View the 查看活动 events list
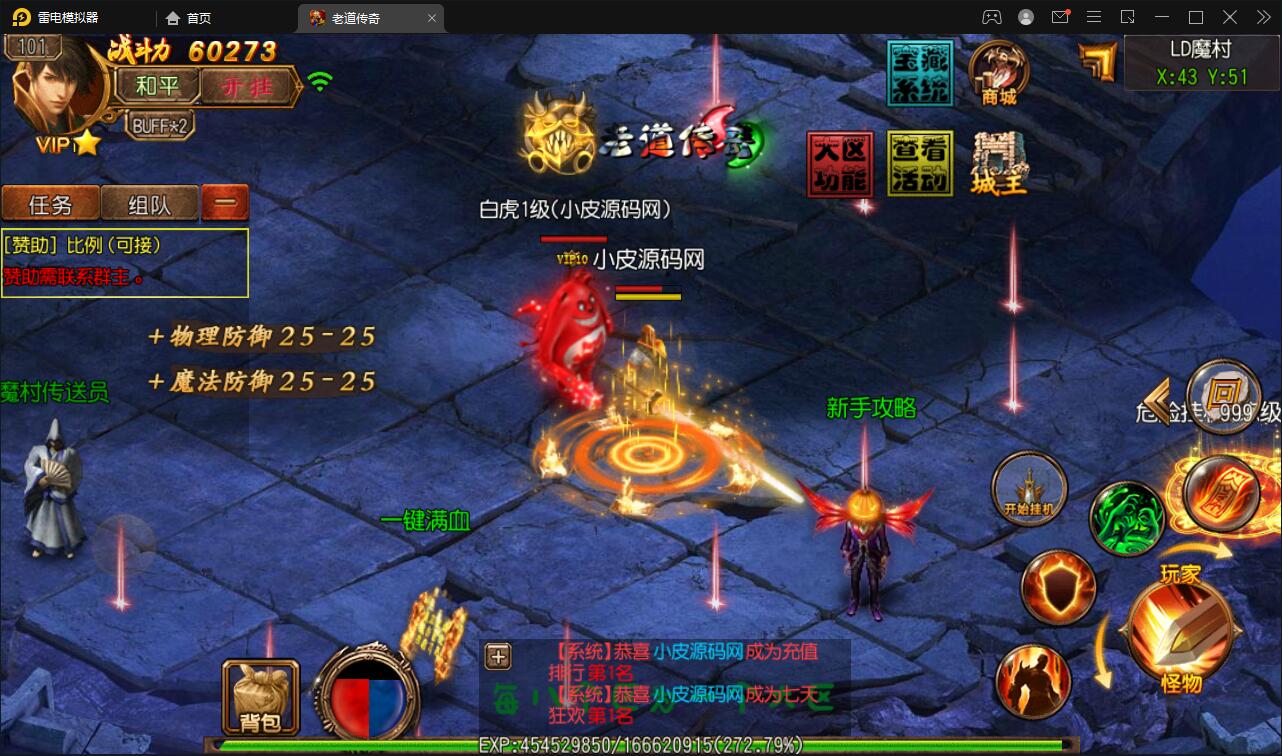Screen dimensions: 1282x756 [x=920, y=165]
